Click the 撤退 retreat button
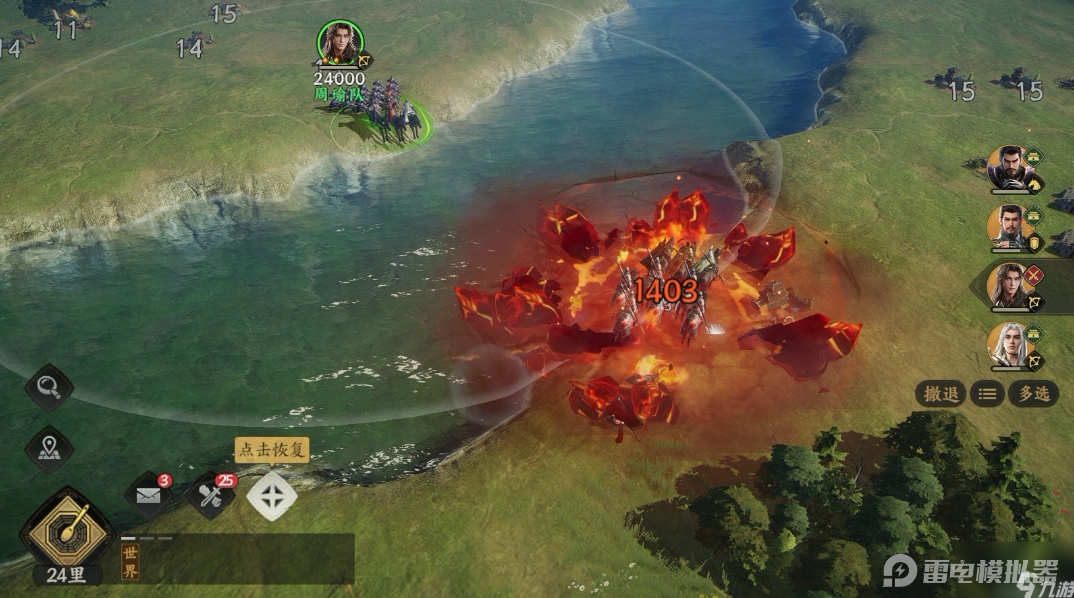The height and width of the screenshot is (598, 1074). tap(941, 394)
